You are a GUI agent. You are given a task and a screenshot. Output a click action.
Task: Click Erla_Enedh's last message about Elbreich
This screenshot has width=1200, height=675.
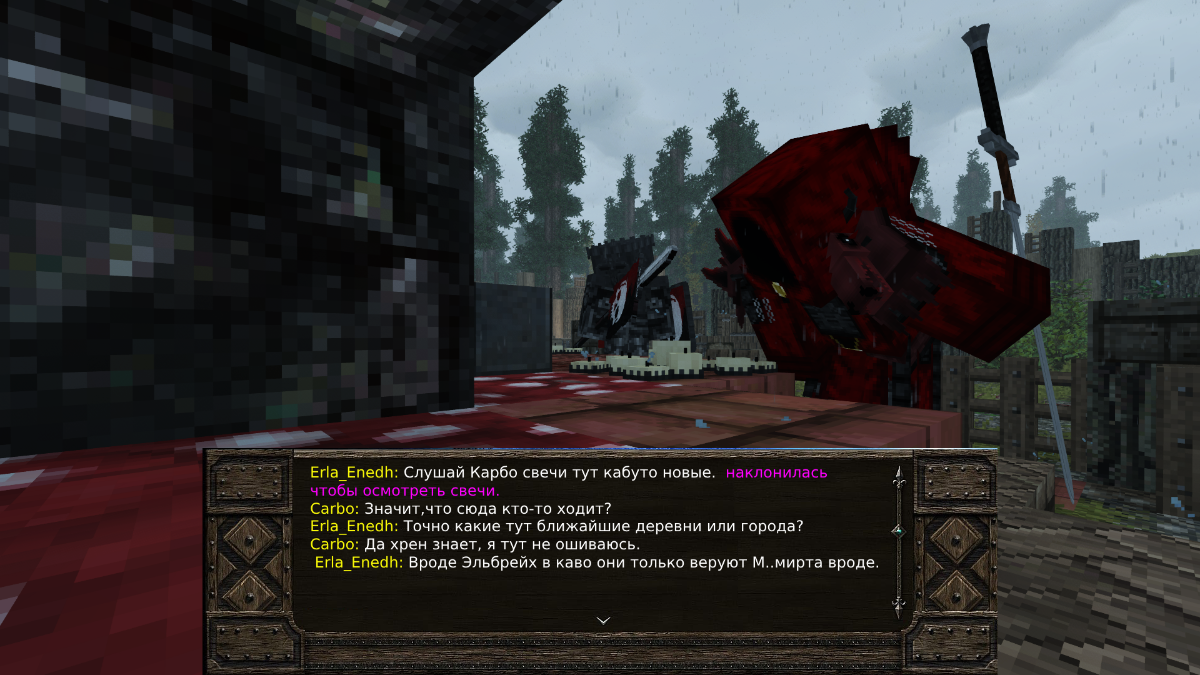643,562
